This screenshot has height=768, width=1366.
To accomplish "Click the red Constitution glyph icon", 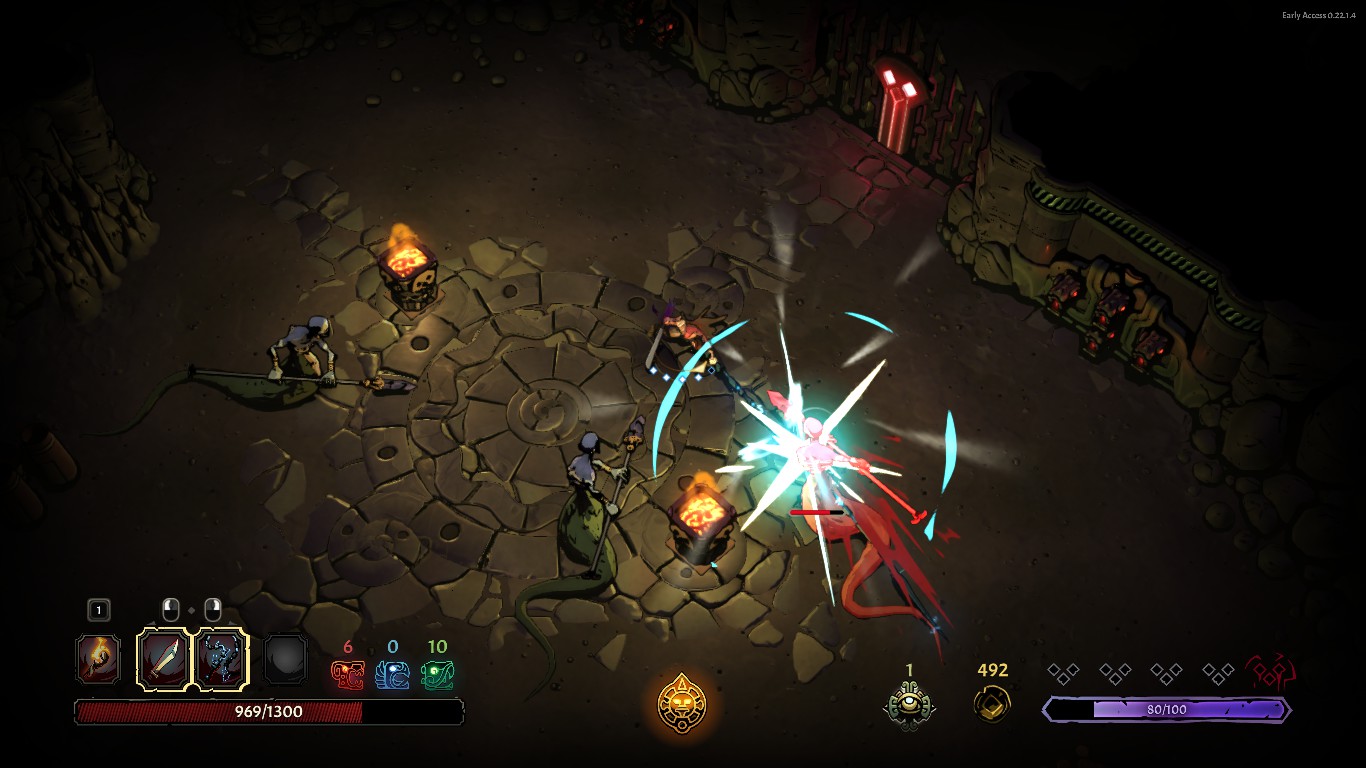I will tap(348, 675).
